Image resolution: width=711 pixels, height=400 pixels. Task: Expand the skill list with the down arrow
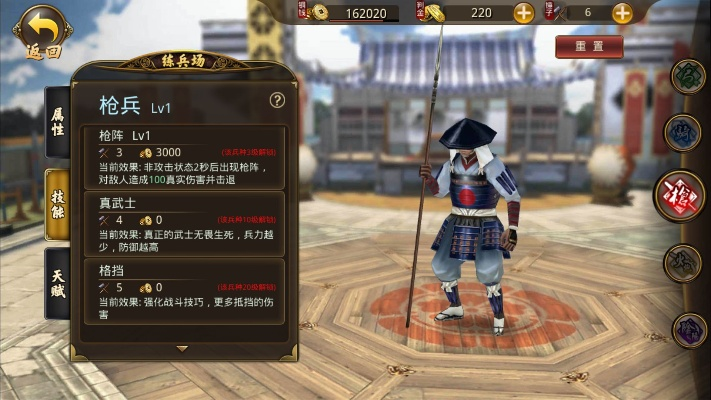click(x=182, y=349)
